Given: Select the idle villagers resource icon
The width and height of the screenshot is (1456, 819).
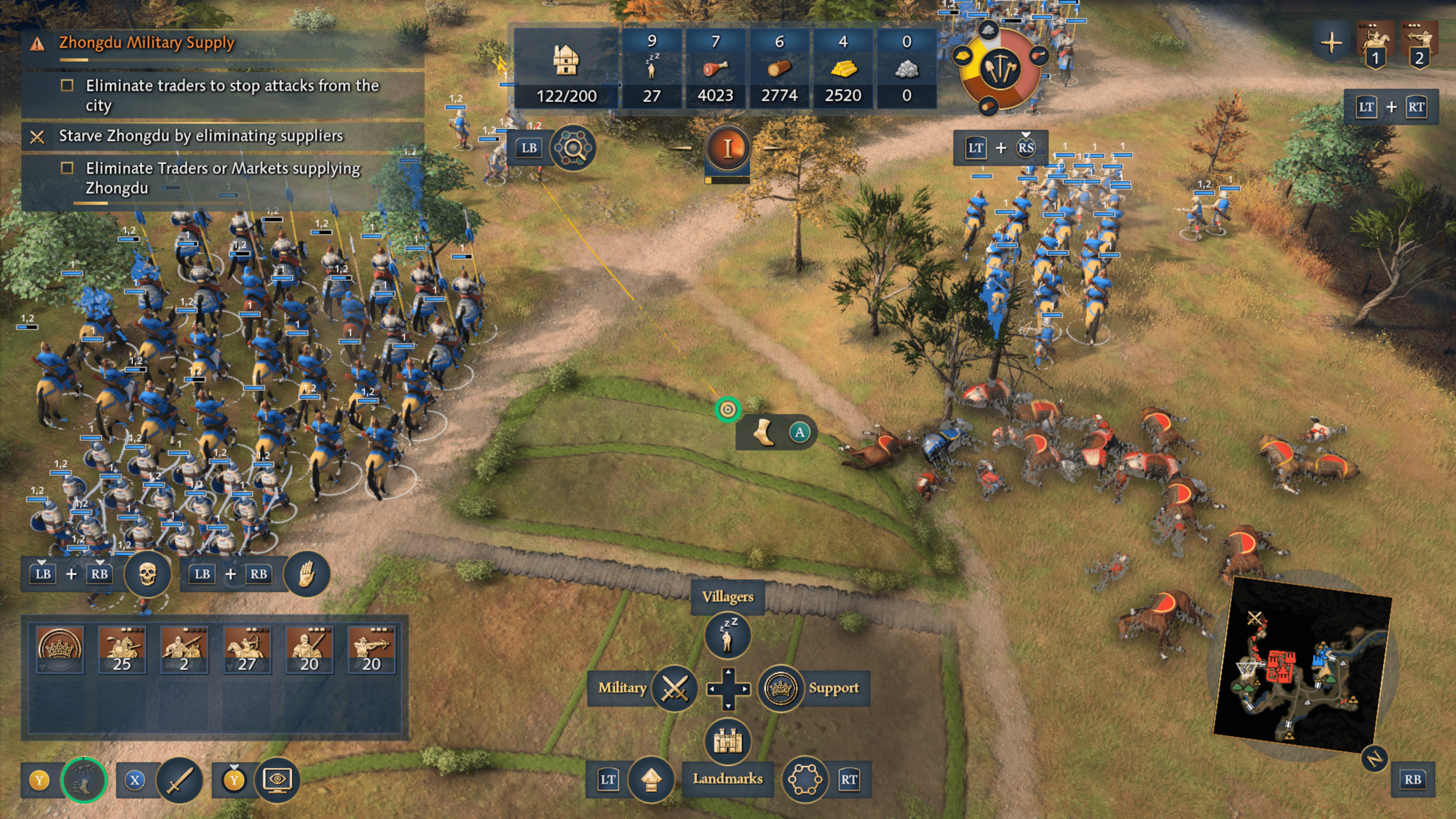Looking at the screenshot, I should coord(652,69).
